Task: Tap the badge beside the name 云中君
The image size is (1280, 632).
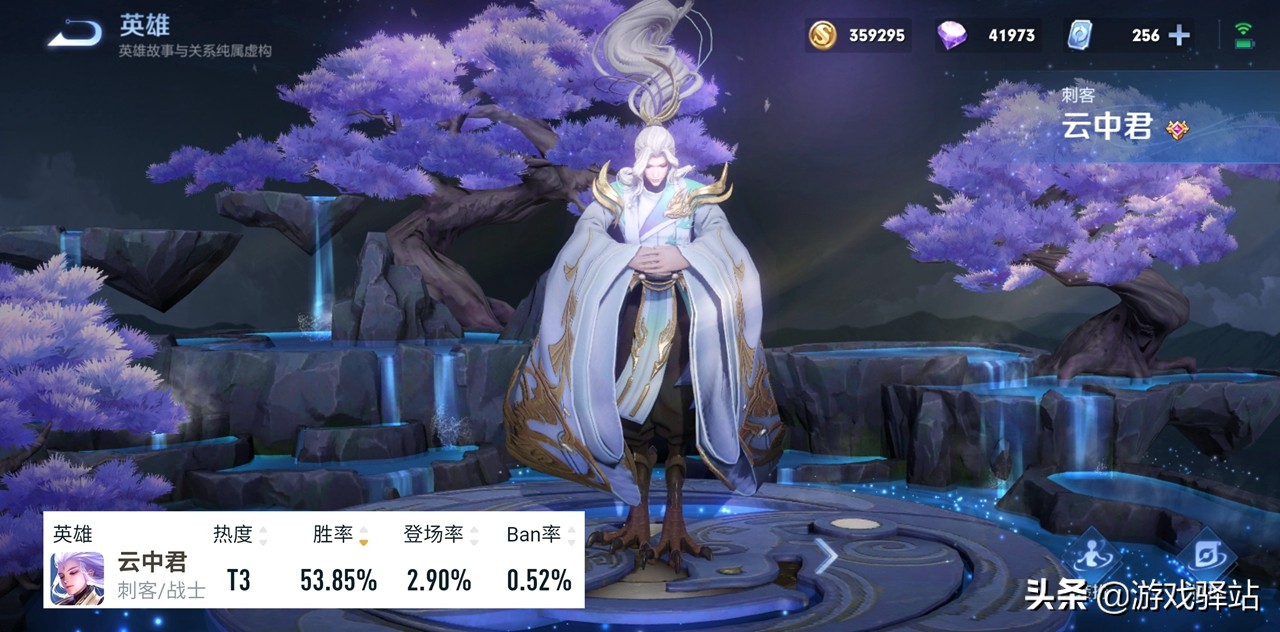Action: tap(1178, 128)
